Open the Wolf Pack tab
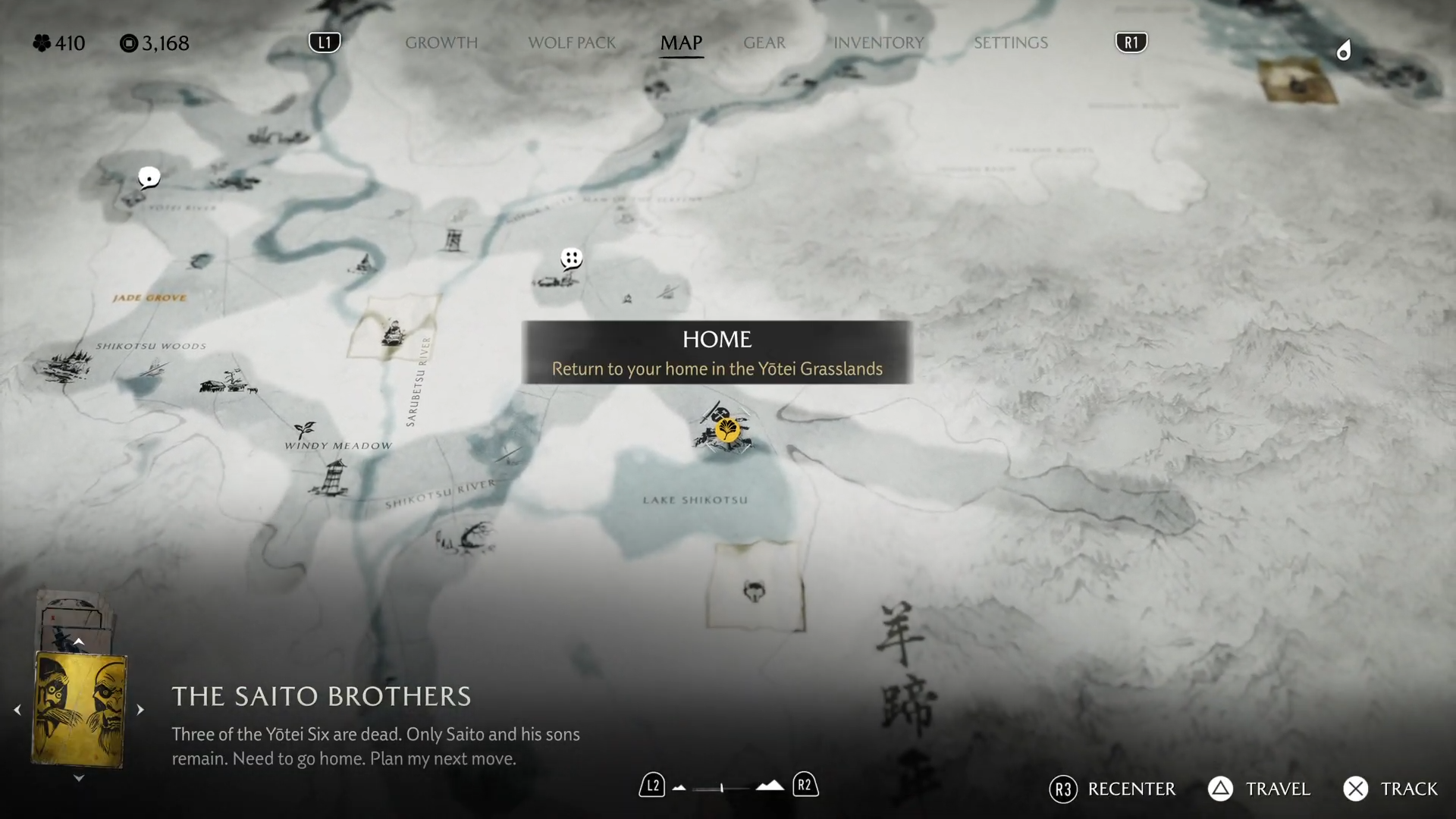This screenshot has width=1456, height=819. pos(572,42)
